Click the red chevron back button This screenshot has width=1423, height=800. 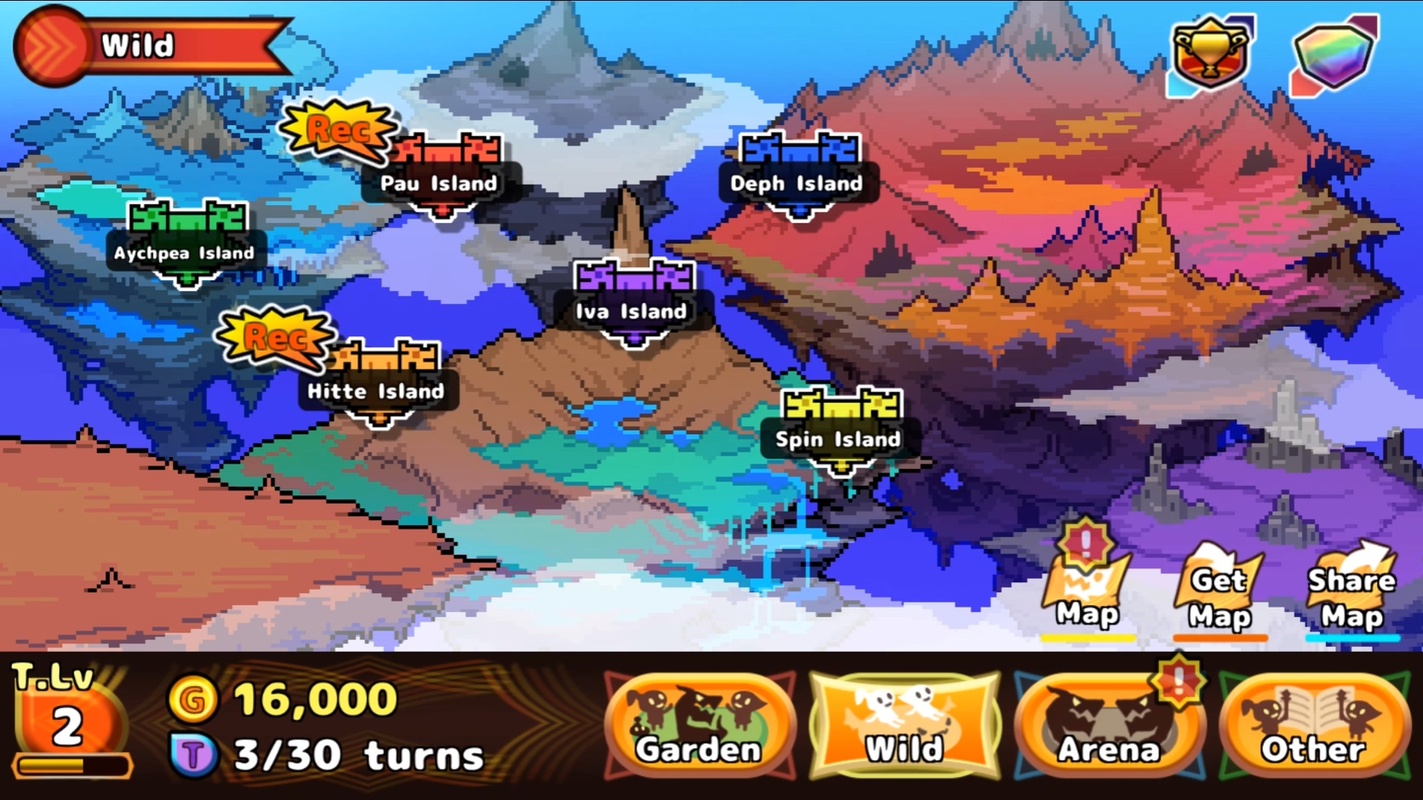pos(52,46)
